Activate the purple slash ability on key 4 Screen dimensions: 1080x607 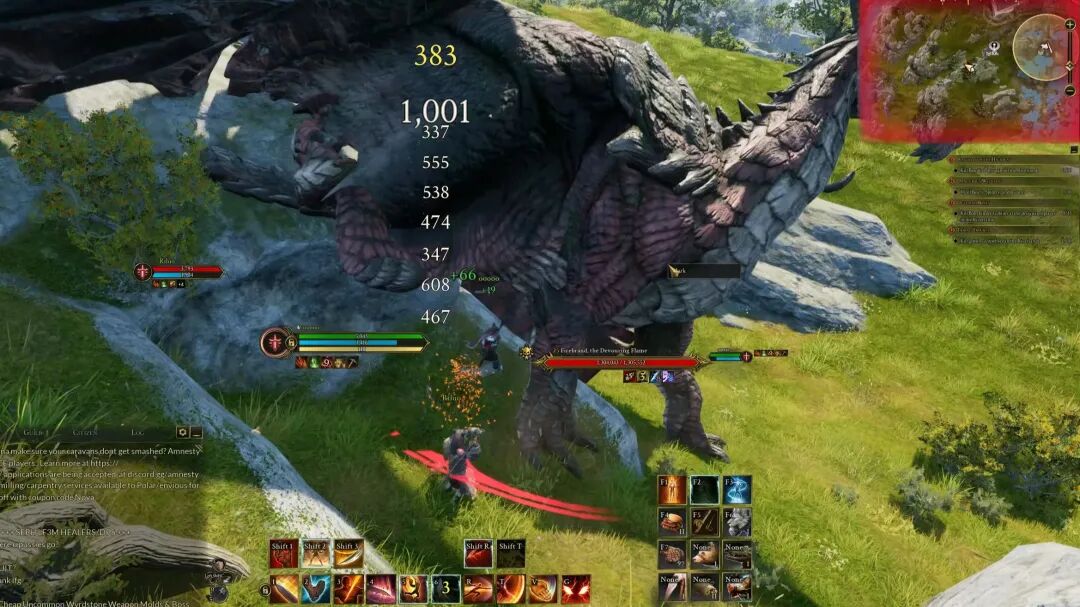point(380,589)
